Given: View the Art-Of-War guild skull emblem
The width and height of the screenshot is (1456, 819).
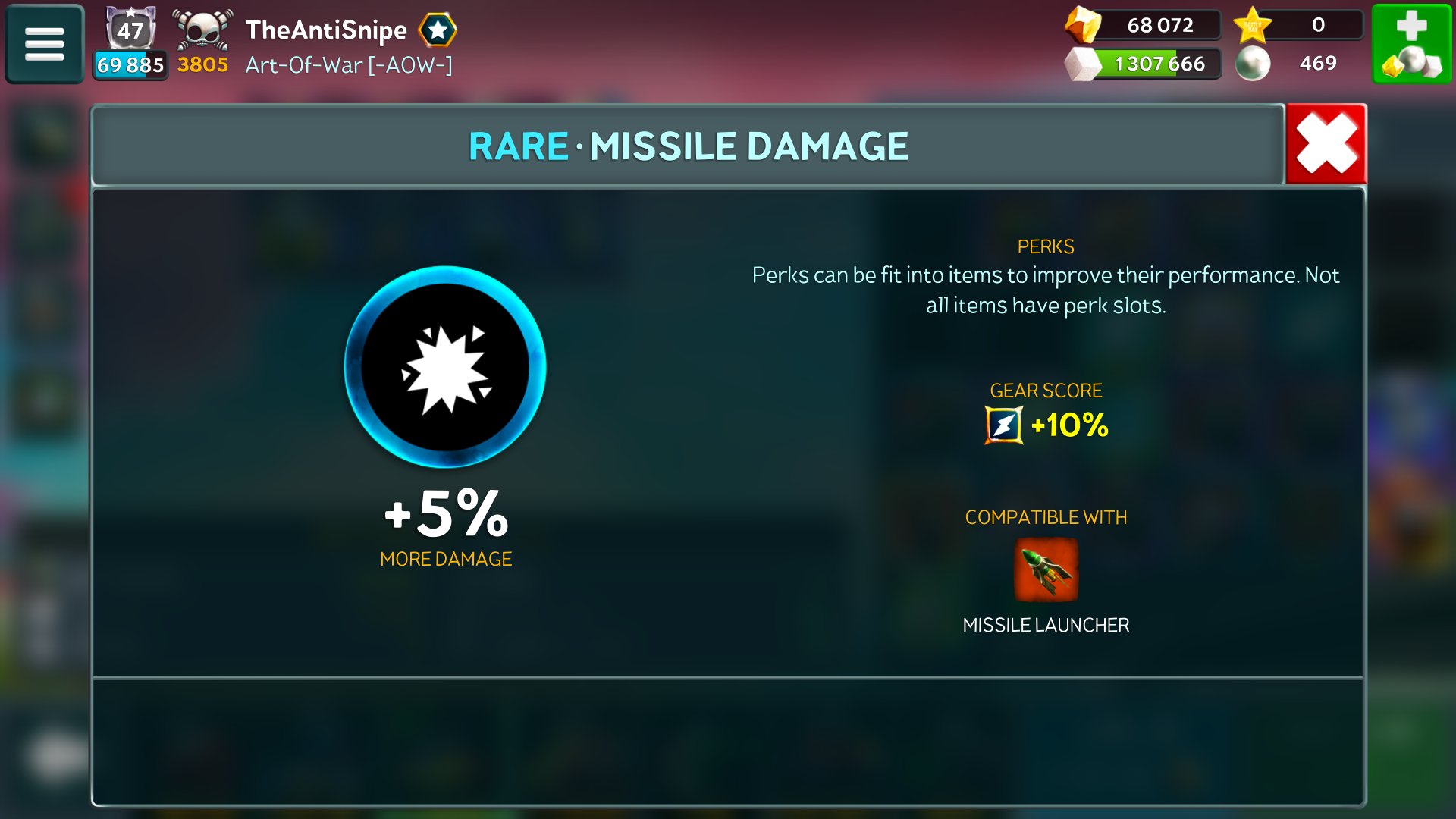Looking at the screenshot, I should point(202,30).
